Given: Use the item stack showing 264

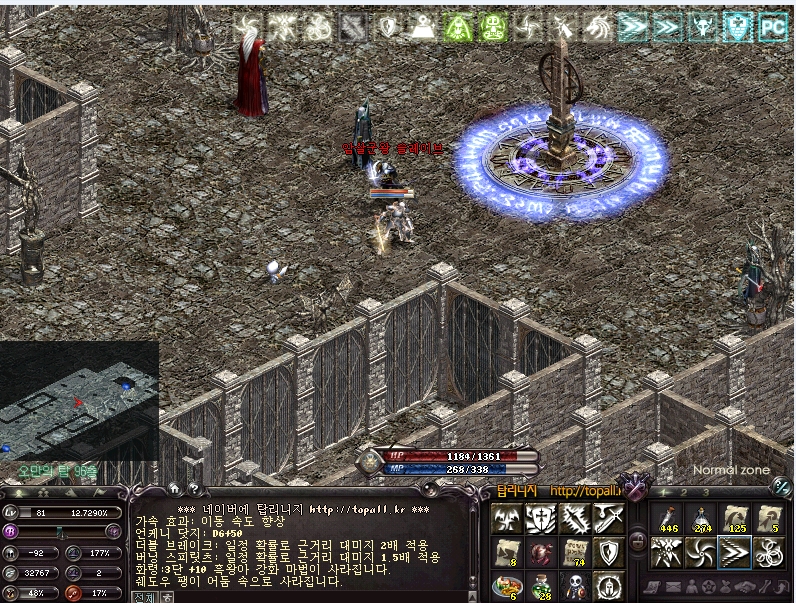Looking at the screenshot, I should tap(700, 518).
